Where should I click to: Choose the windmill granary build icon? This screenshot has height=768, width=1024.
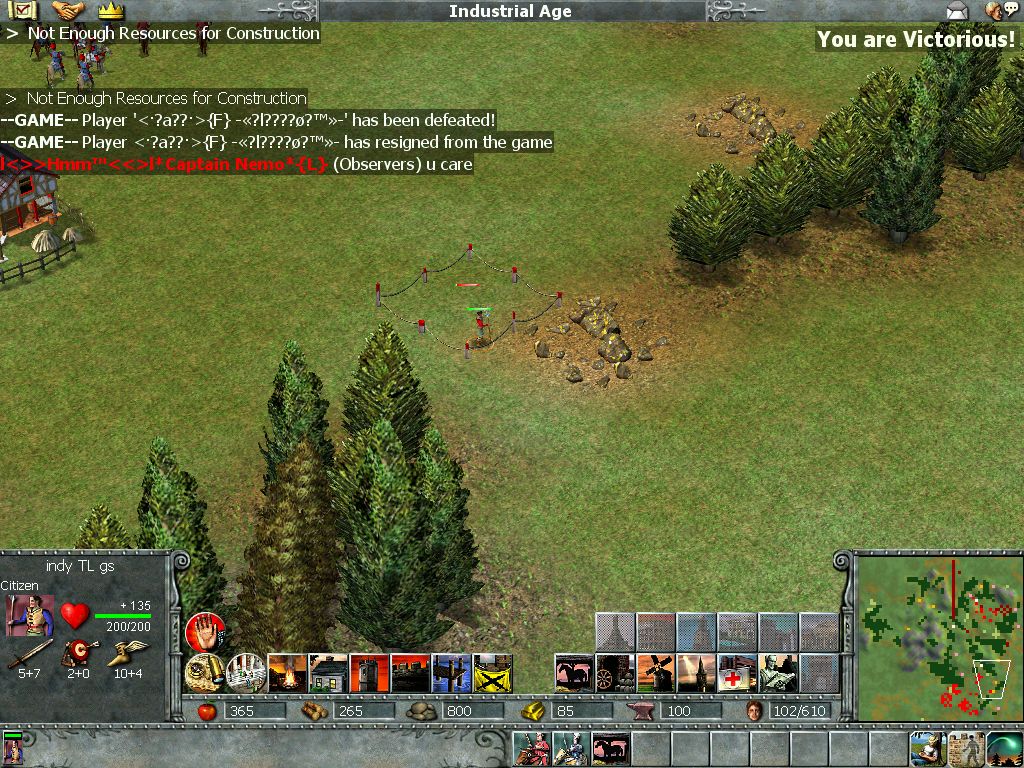click(x=656, y=673)
